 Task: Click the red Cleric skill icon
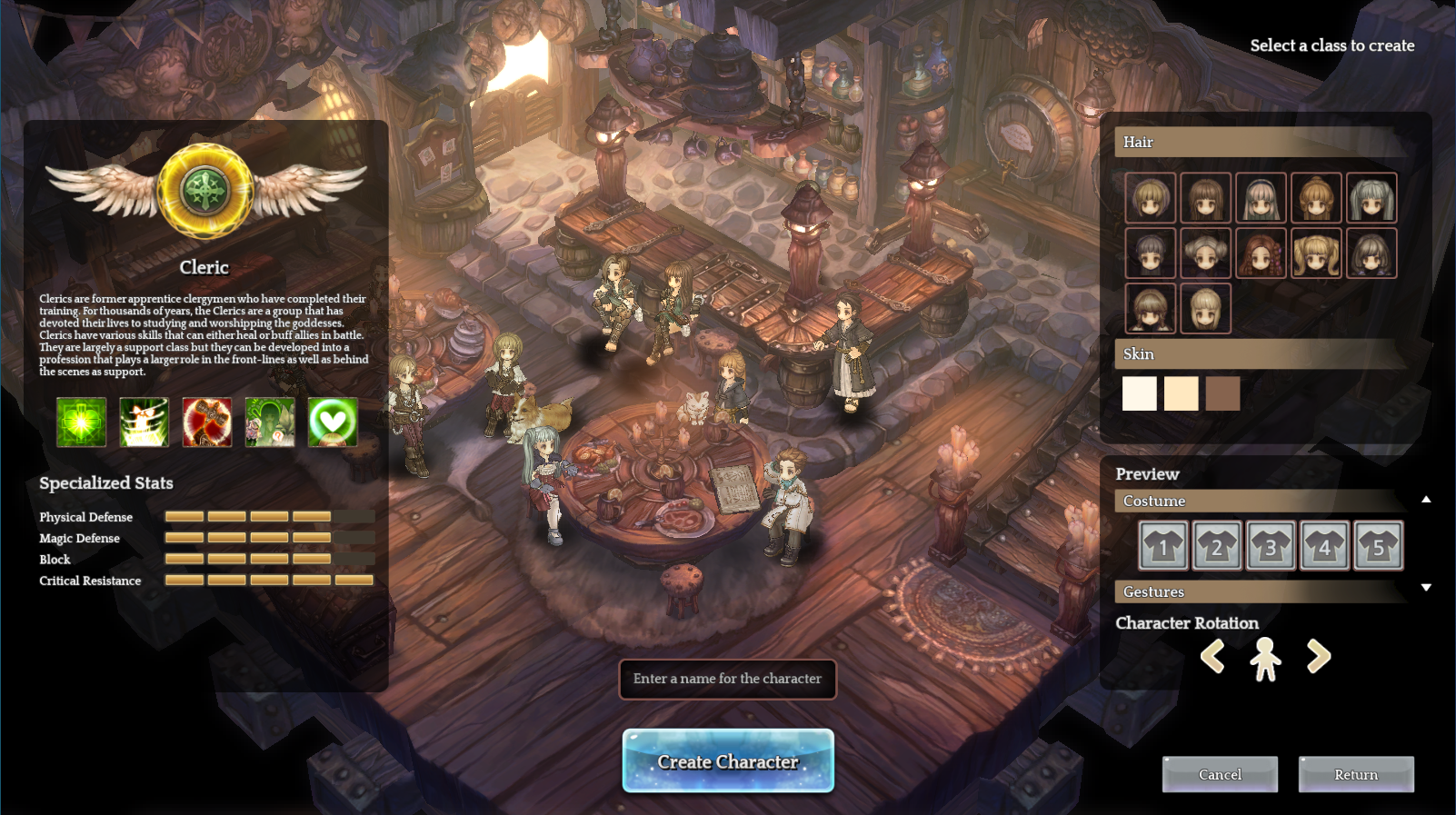pyautogui.click(x=207, y=422)
